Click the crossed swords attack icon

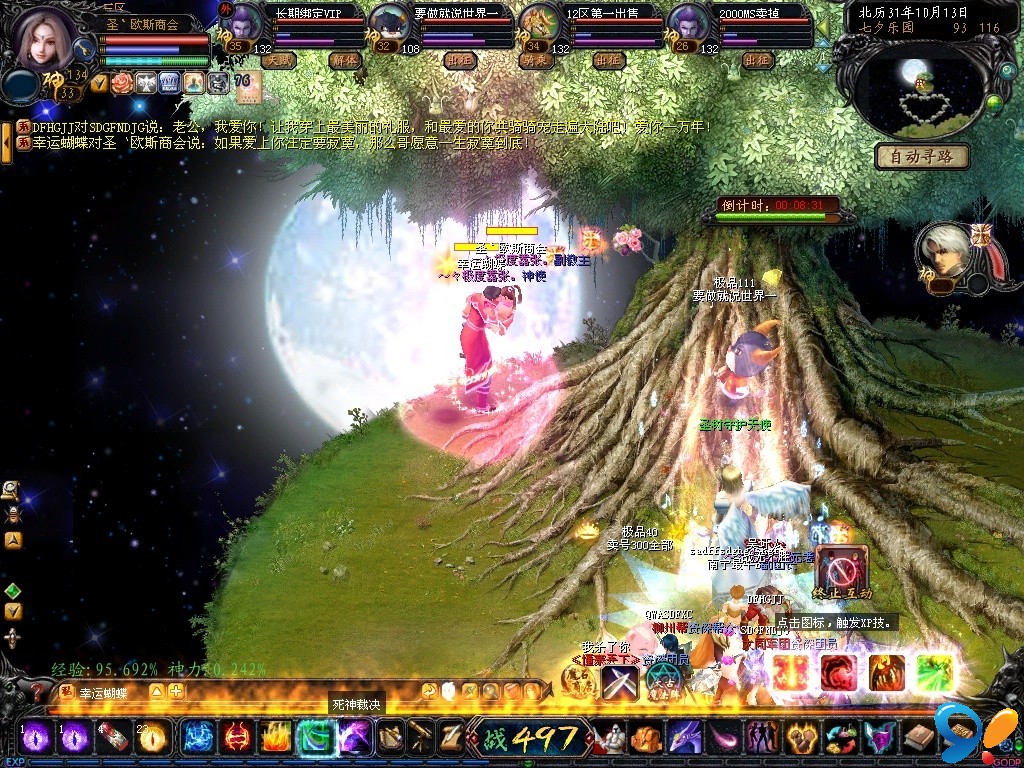click(619, 682)
